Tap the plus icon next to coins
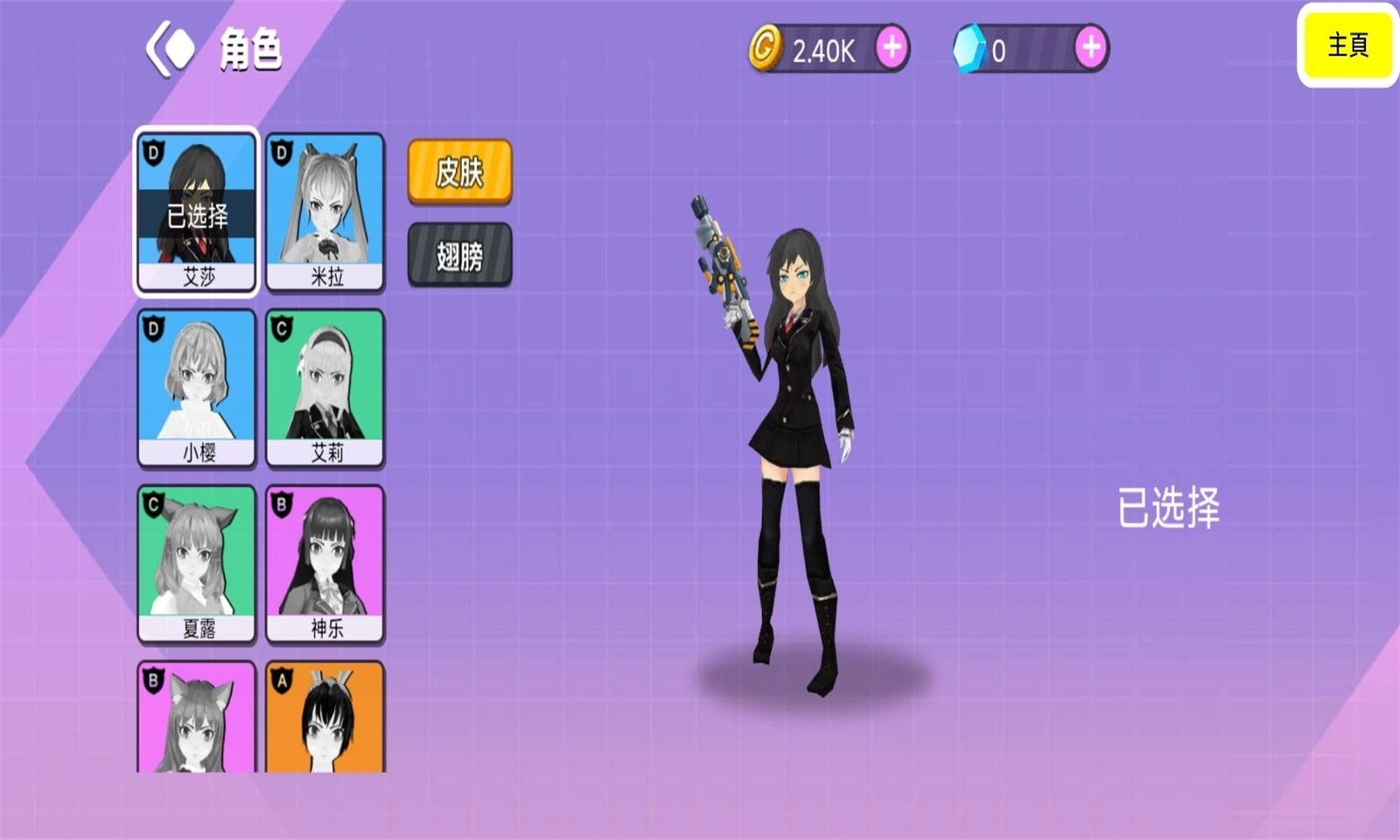 890,46
